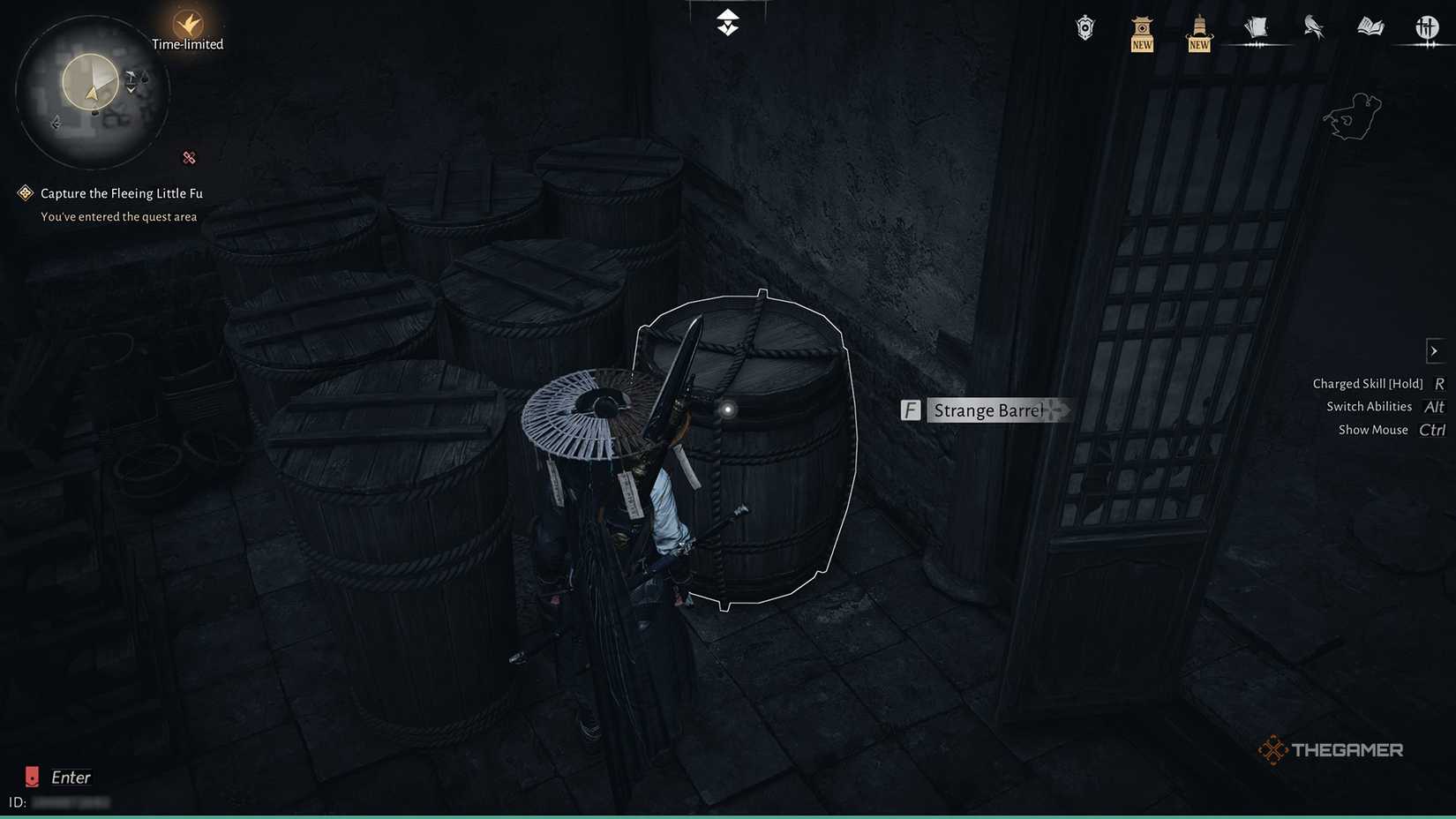Select the bird messenger icon
This screenshot has height=819, width=1456.
1312,27
